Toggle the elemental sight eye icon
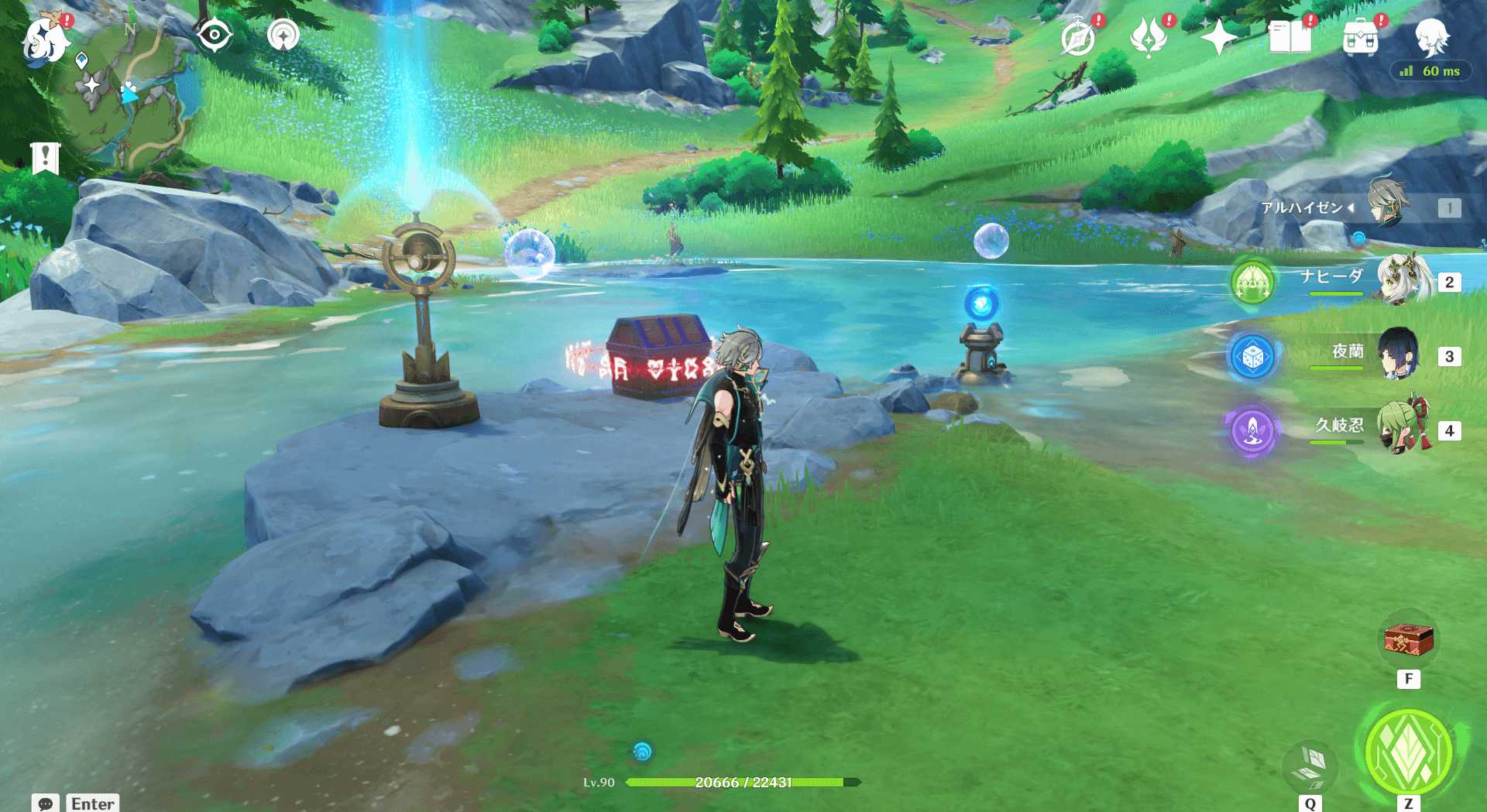This screenshot has width=1487, height=812. coord(215,36)
